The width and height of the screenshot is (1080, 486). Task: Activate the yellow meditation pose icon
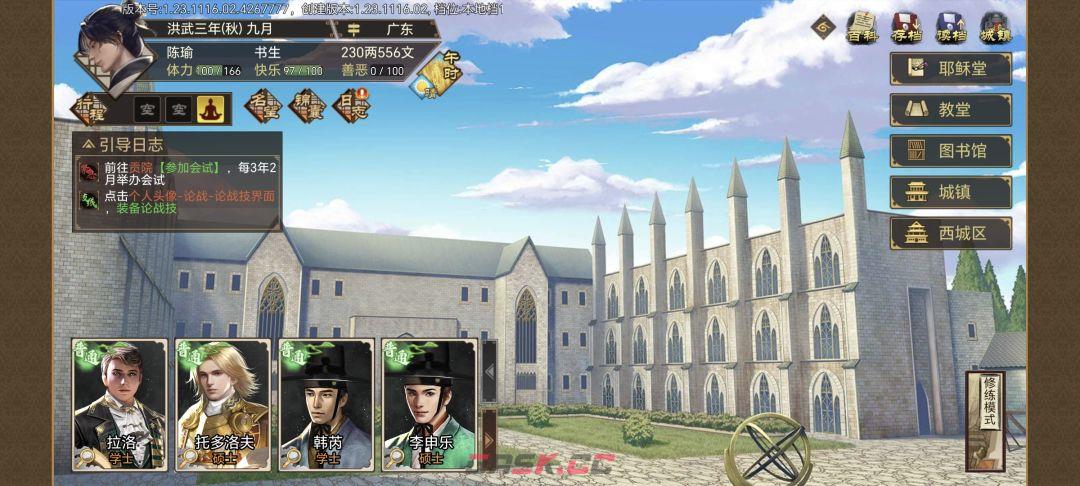pyautogui.click(x=210, y=108)
